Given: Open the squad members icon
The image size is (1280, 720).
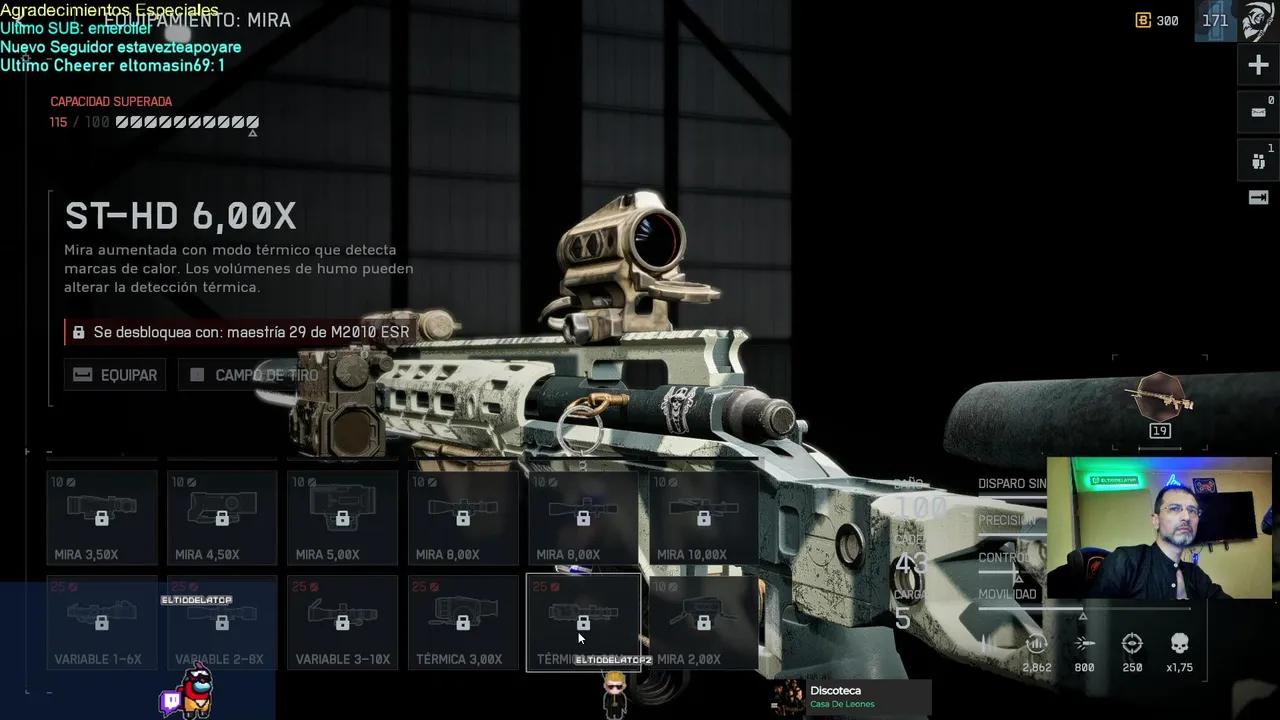Looking at the screenshot, I should pos(1258,160).
